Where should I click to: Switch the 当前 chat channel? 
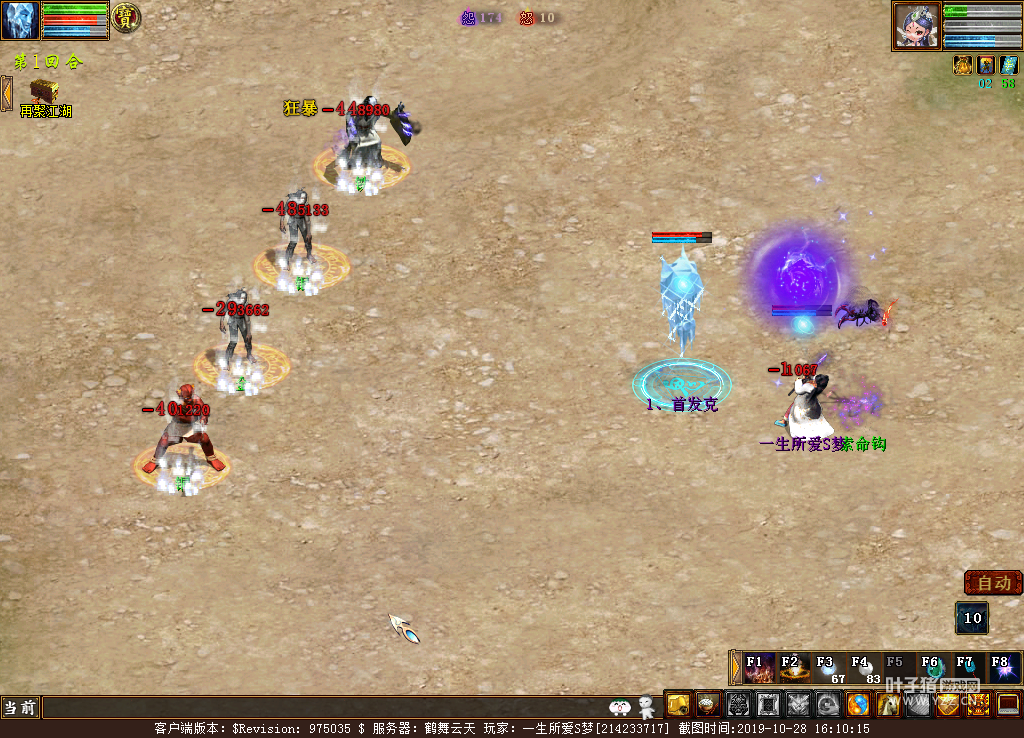click(20, 708)
